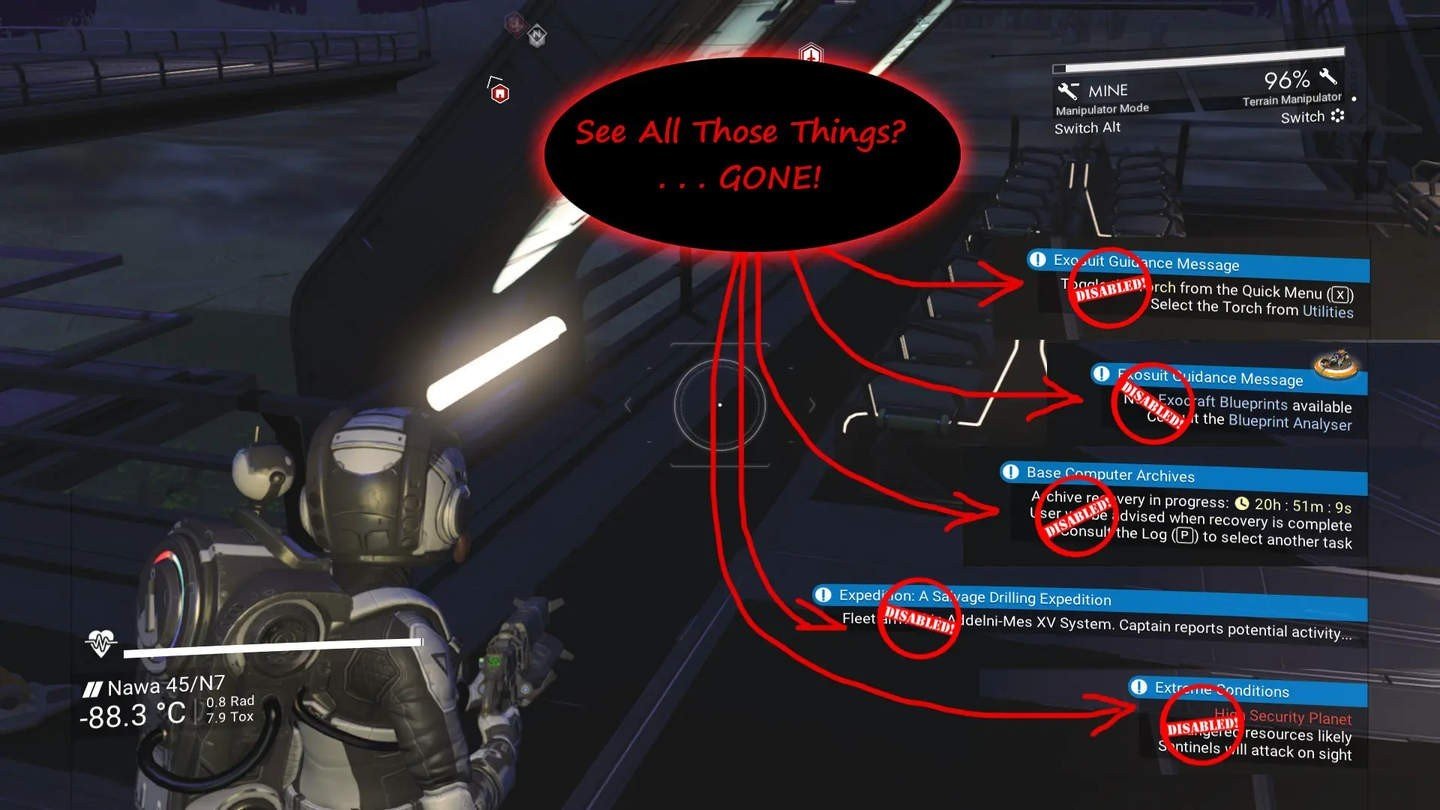
Task: Click the exocraft icon on the blueprint message
Action: tap(1337, 366)
